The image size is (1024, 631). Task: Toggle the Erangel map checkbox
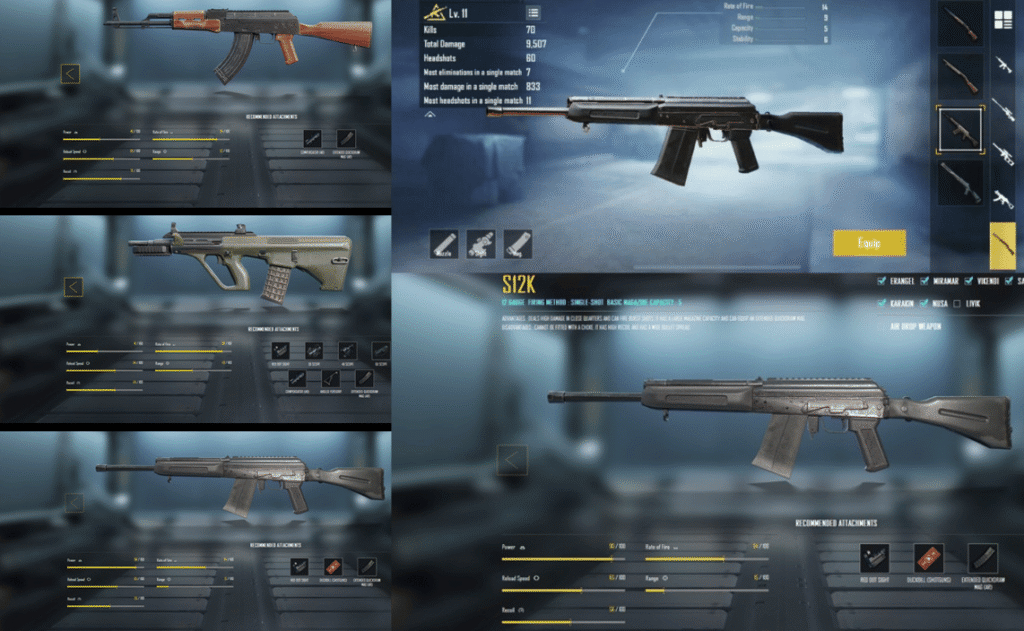(881, 281)
